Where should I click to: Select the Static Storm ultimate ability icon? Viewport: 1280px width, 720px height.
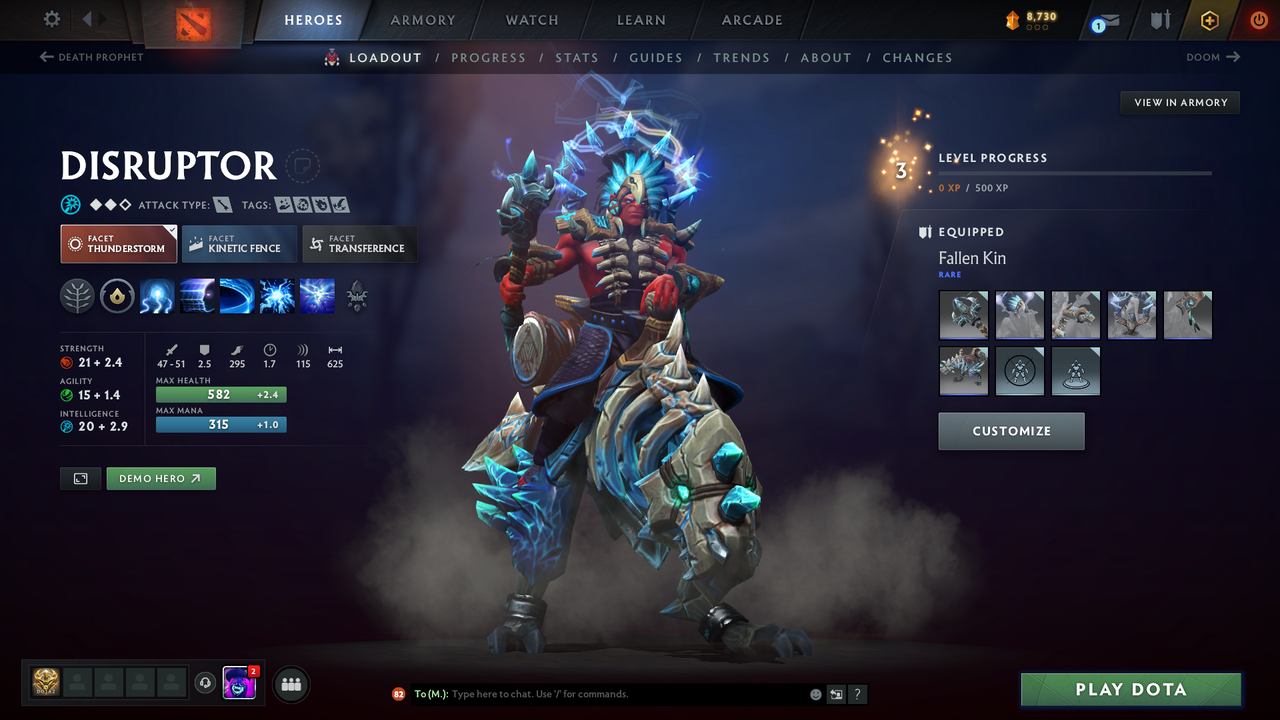pyautogui.click(x=317, y=295)
